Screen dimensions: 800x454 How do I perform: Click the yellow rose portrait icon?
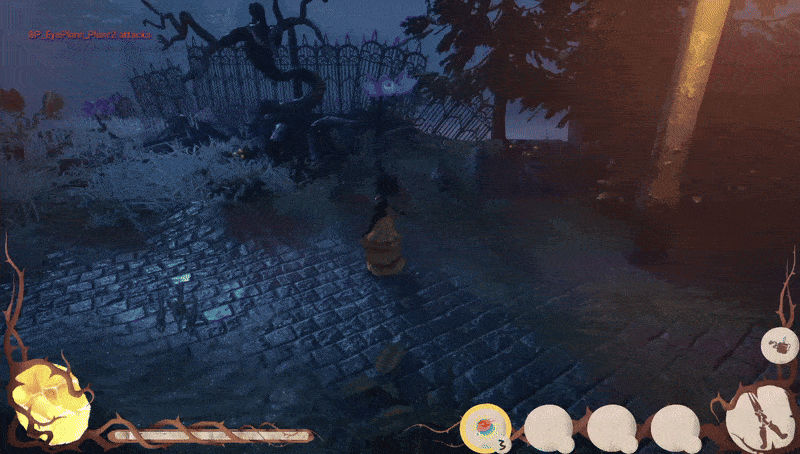(50, 402)
